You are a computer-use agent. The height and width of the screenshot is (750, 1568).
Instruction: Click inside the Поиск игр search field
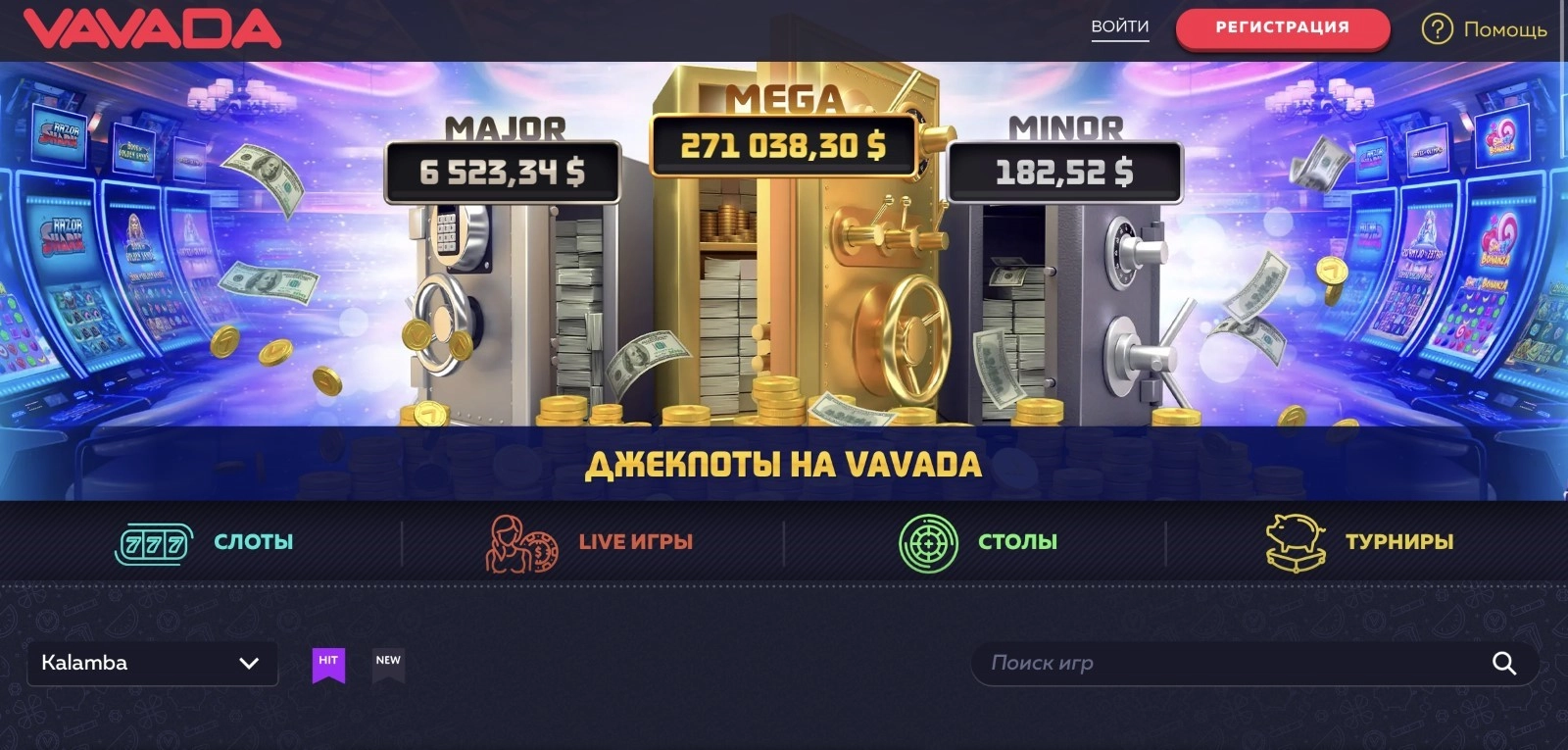(1176, 663)
